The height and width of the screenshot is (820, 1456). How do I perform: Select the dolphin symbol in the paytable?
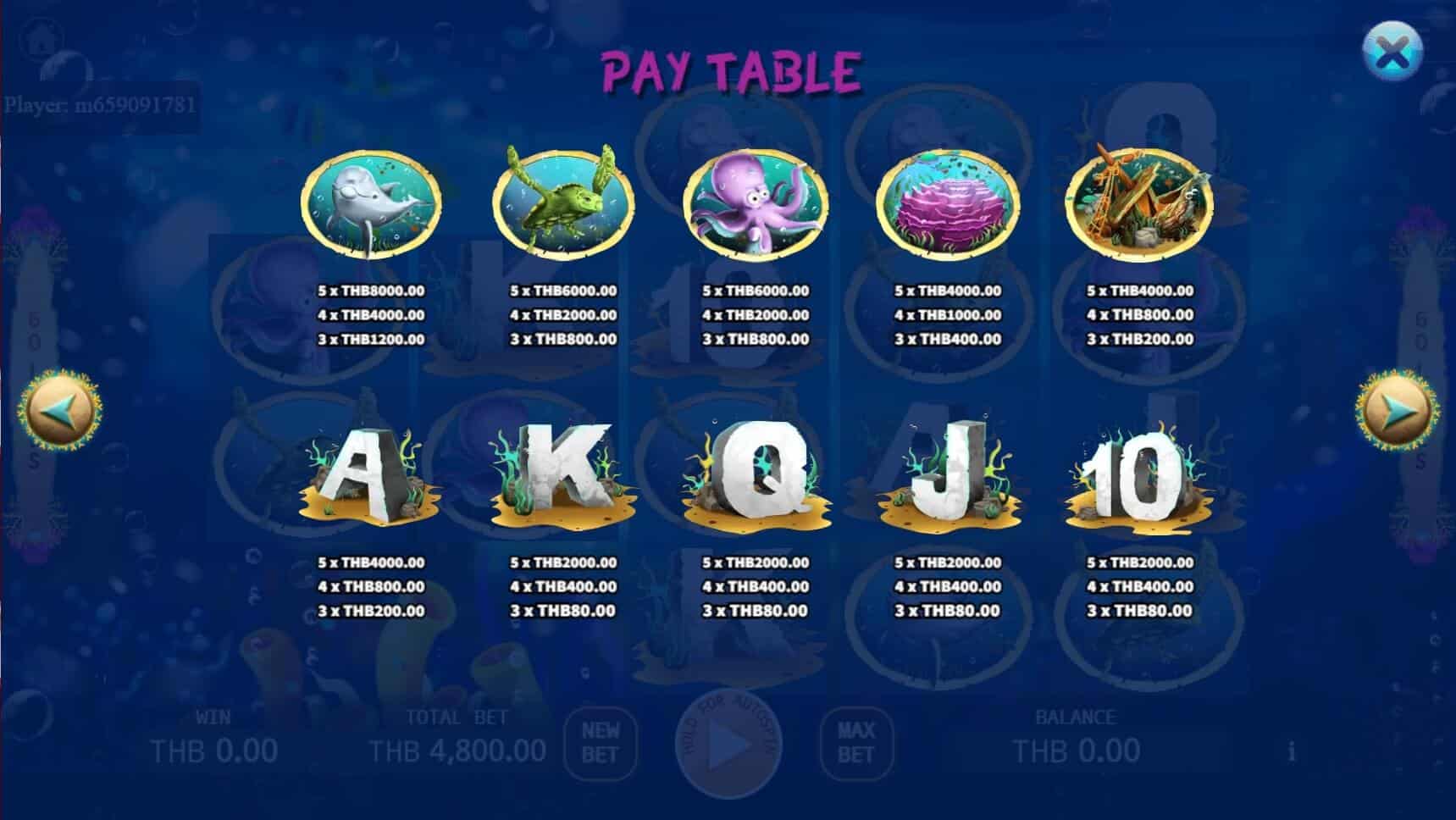370,202
